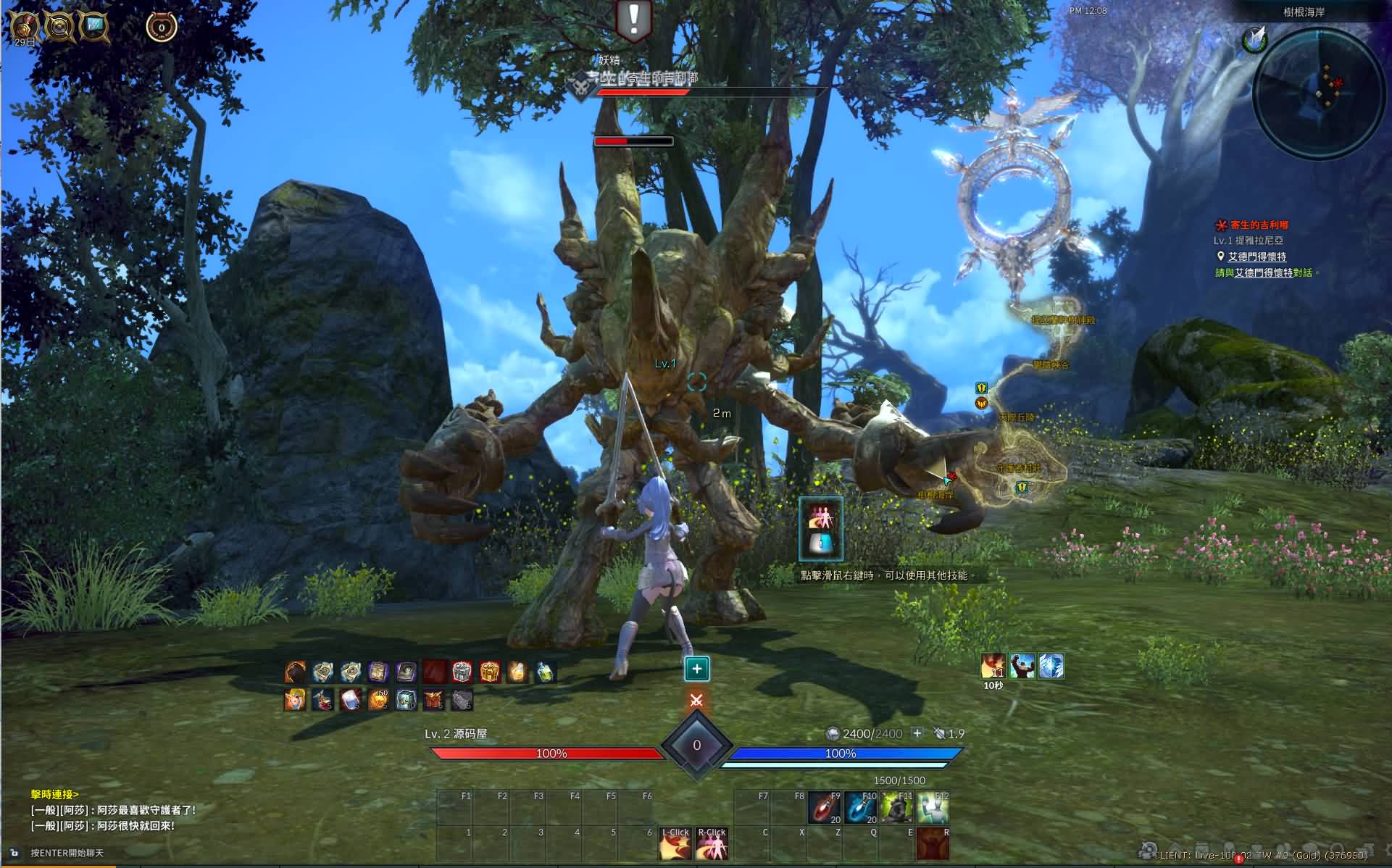Select the L-Click attack skill slot
The image size is (1392, 868).
[x=675, y=844]
